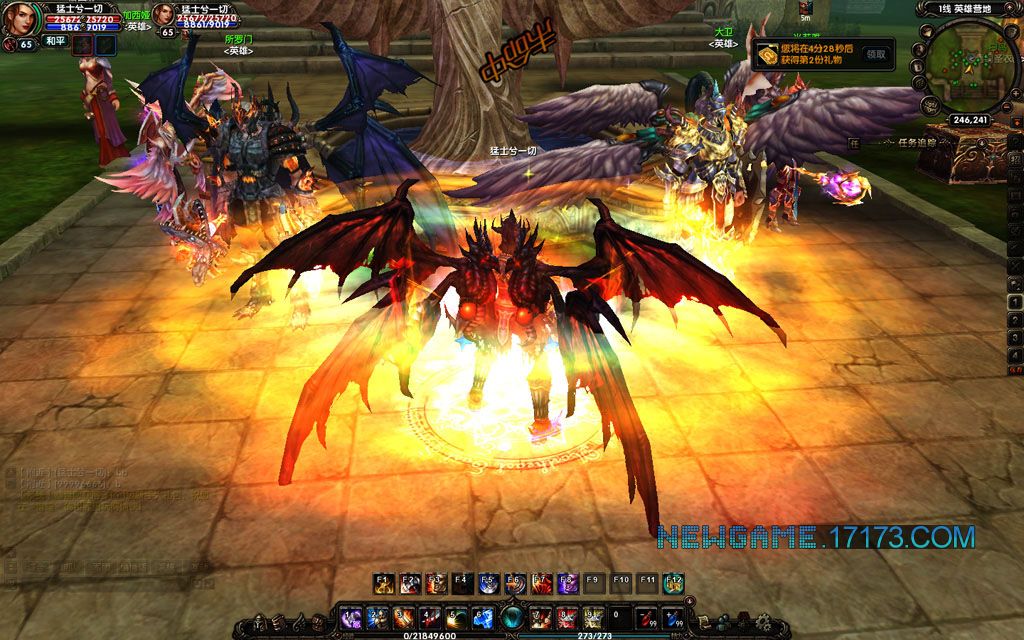Viewport: 1024px width, 640px height.
Task: Use skill slot 6 on the main bar
Action: click(483, 618)
